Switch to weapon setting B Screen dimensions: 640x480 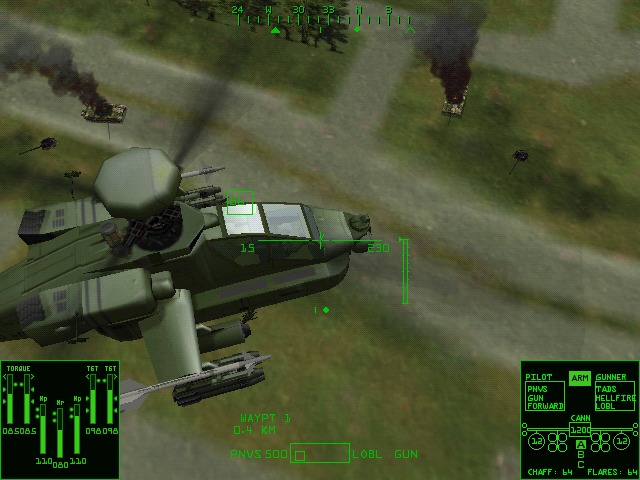tap(580, 453)
